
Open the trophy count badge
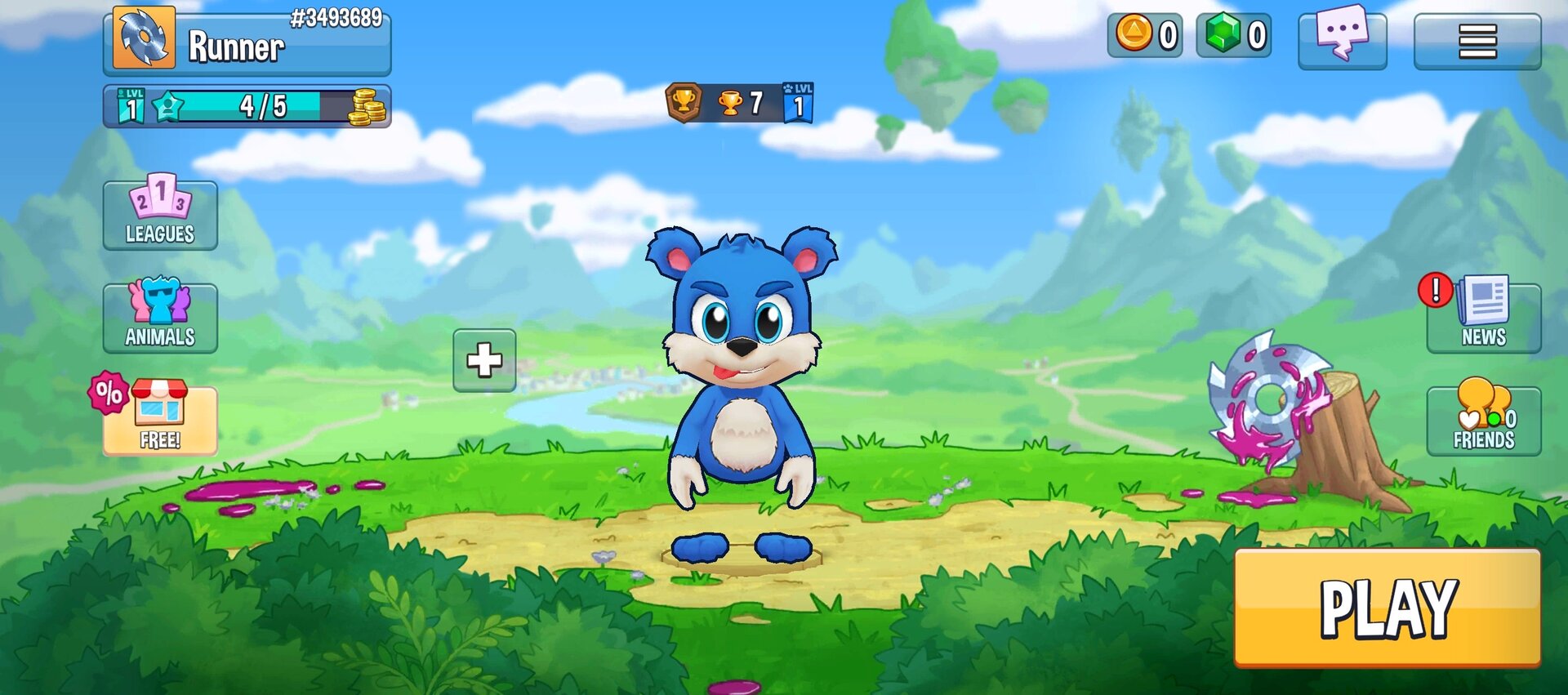pyautogui.click(x=739, y=103)
